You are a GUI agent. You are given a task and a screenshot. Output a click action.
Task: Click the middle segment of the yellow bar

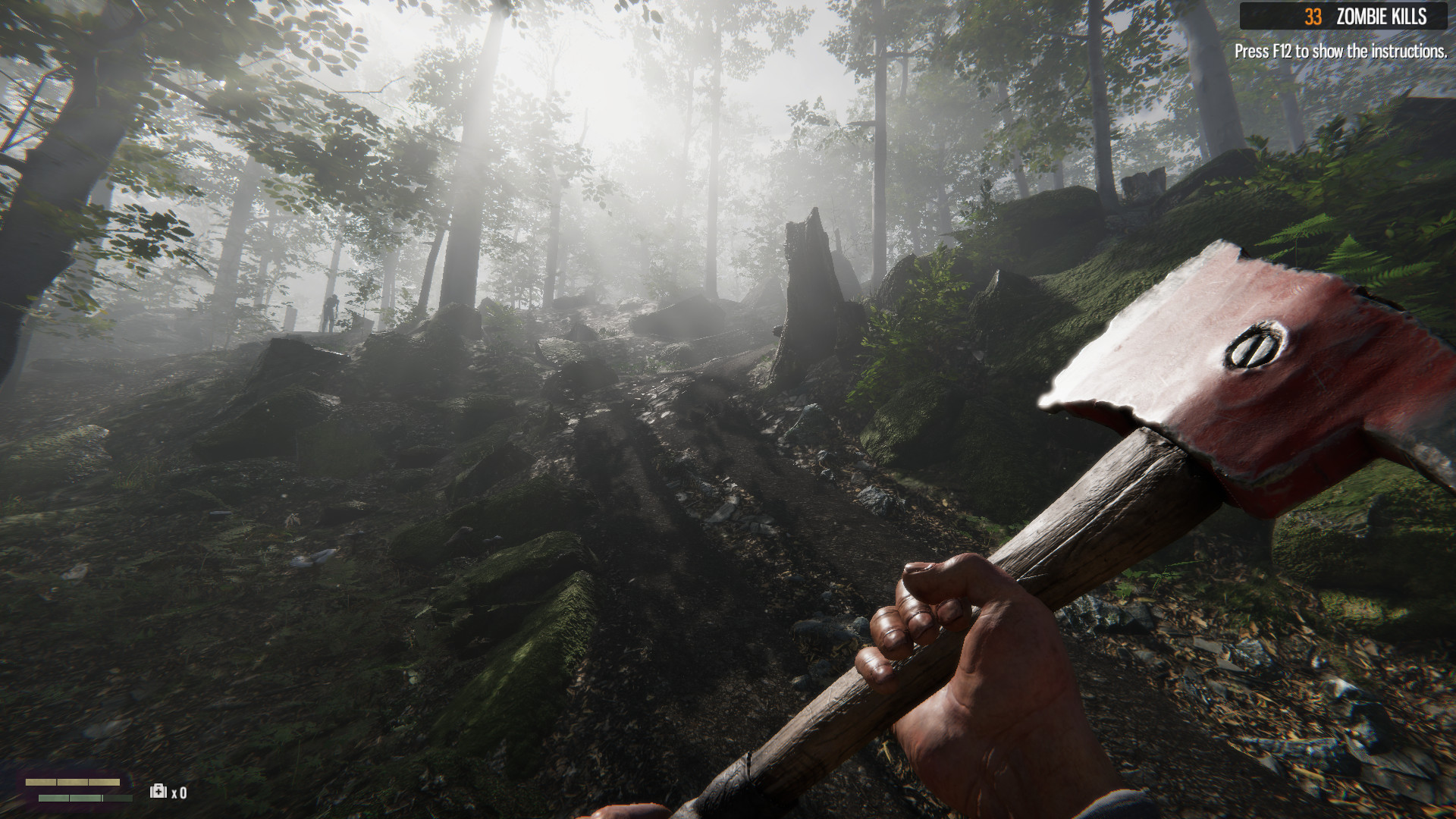[x=72, y=782]
